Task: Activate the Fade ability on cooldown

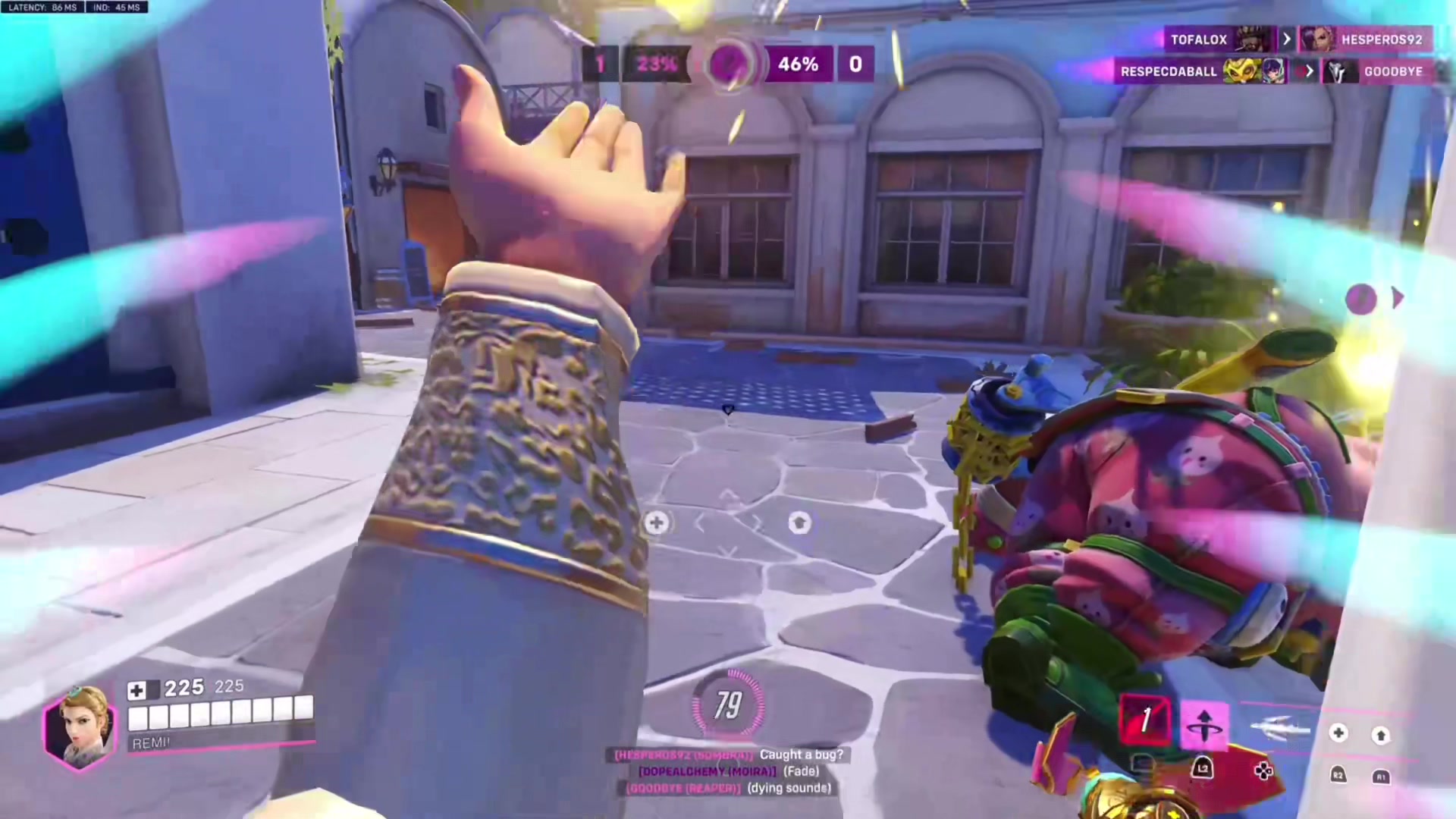Action: pos(1145,720)
